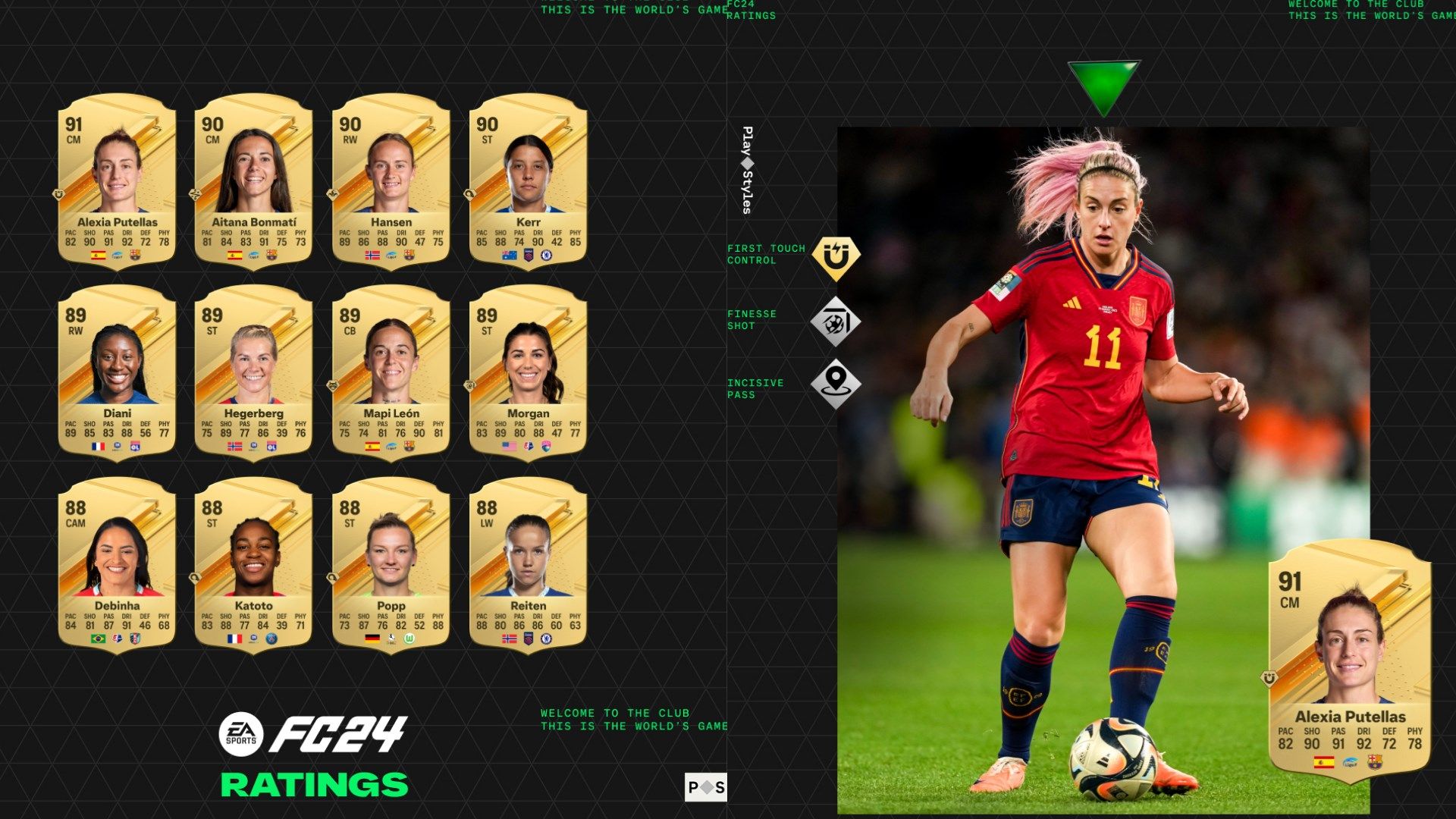Select the First Touch Control playstyle icon

point(837,256)
